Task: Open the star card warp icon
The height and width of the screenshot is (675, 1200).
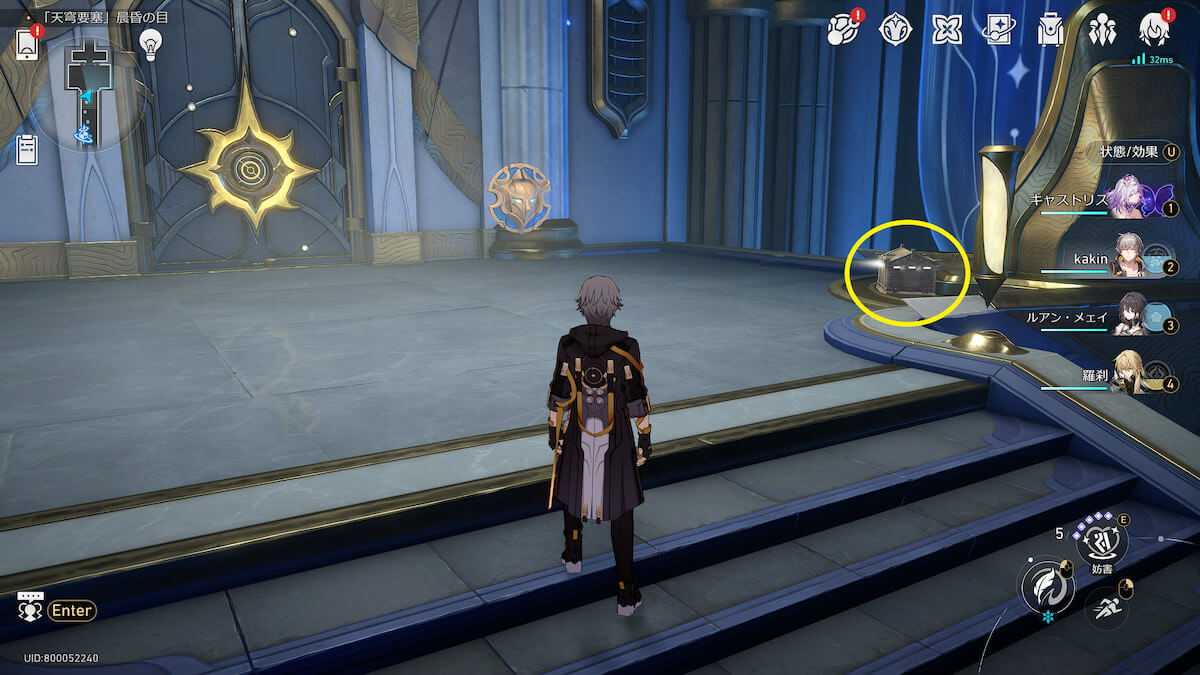Action: pos(999,30)
